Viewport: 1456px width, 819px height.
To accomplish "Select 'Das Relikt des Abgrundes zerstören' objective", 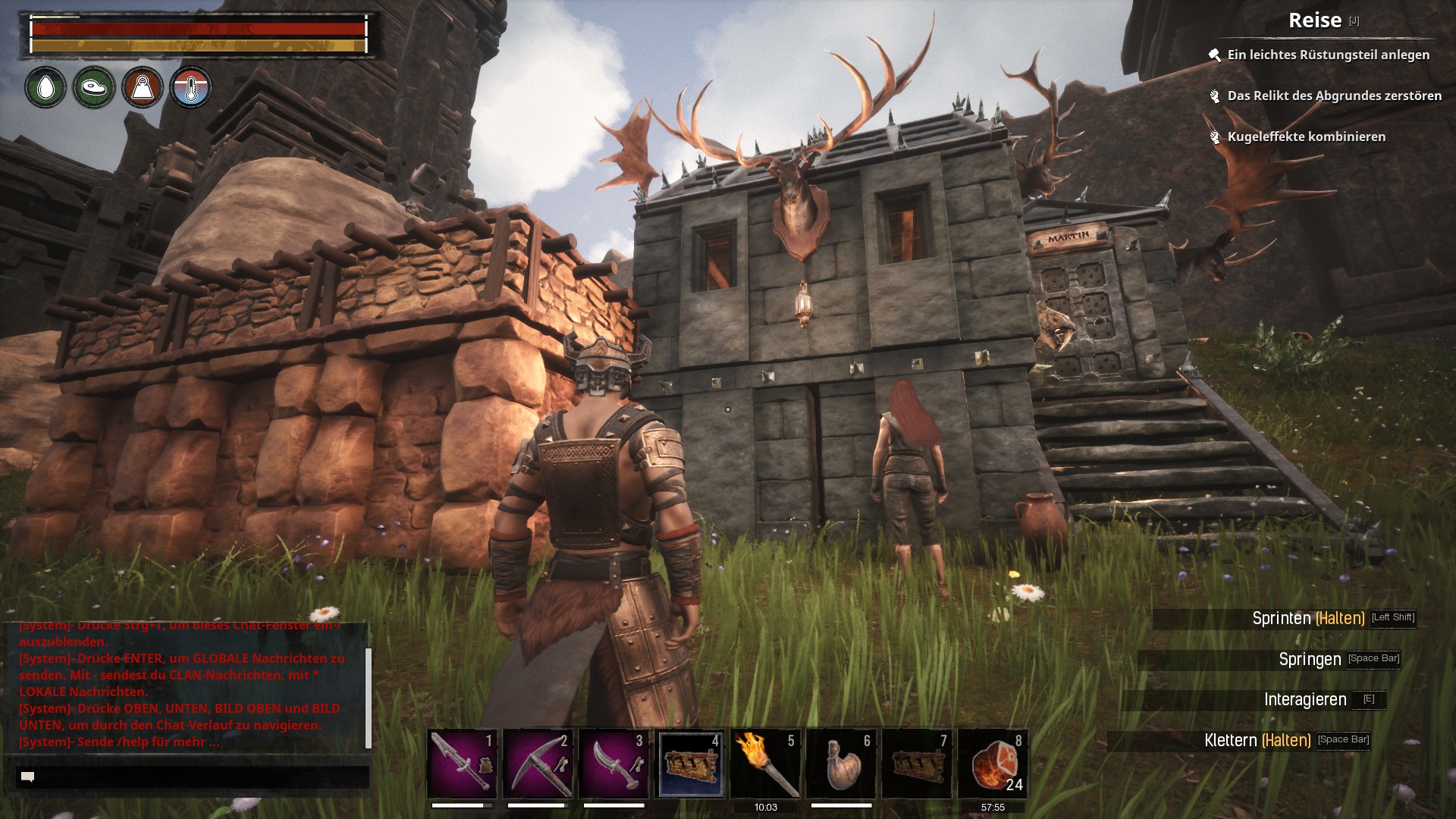I will point(1334,96).
